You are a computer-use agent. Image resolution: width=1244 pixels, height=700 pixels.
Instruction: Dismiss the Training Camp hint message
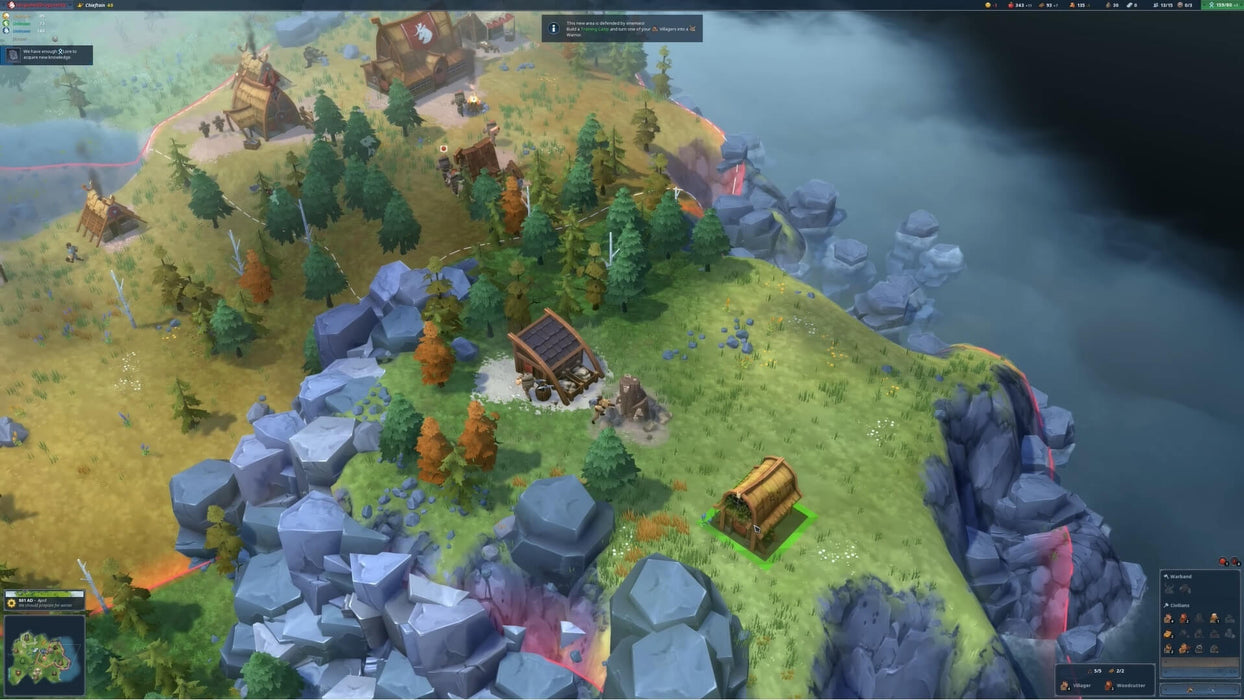[x=621, y=28]
